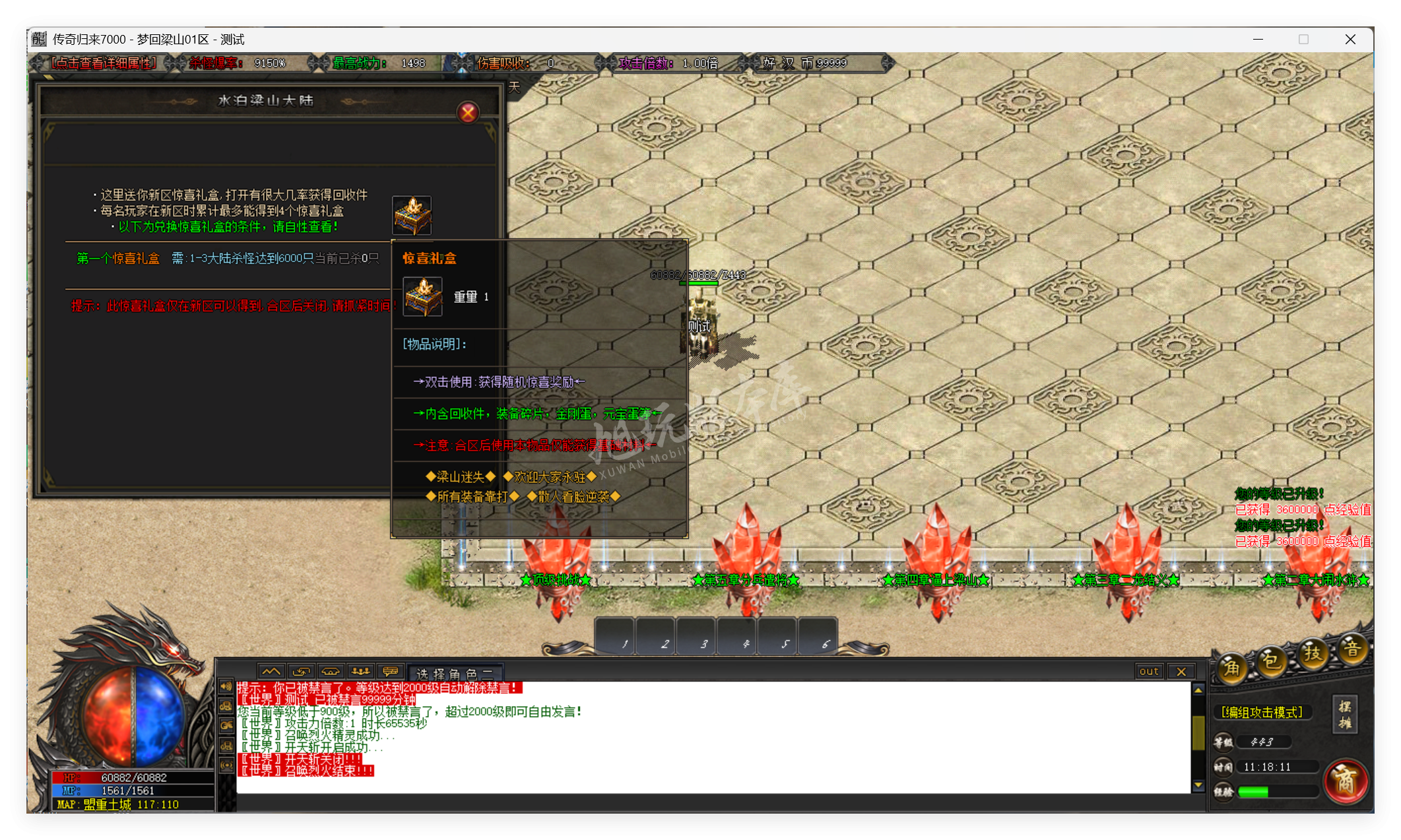Open the character panel (角 icon)

[1233, 666]
